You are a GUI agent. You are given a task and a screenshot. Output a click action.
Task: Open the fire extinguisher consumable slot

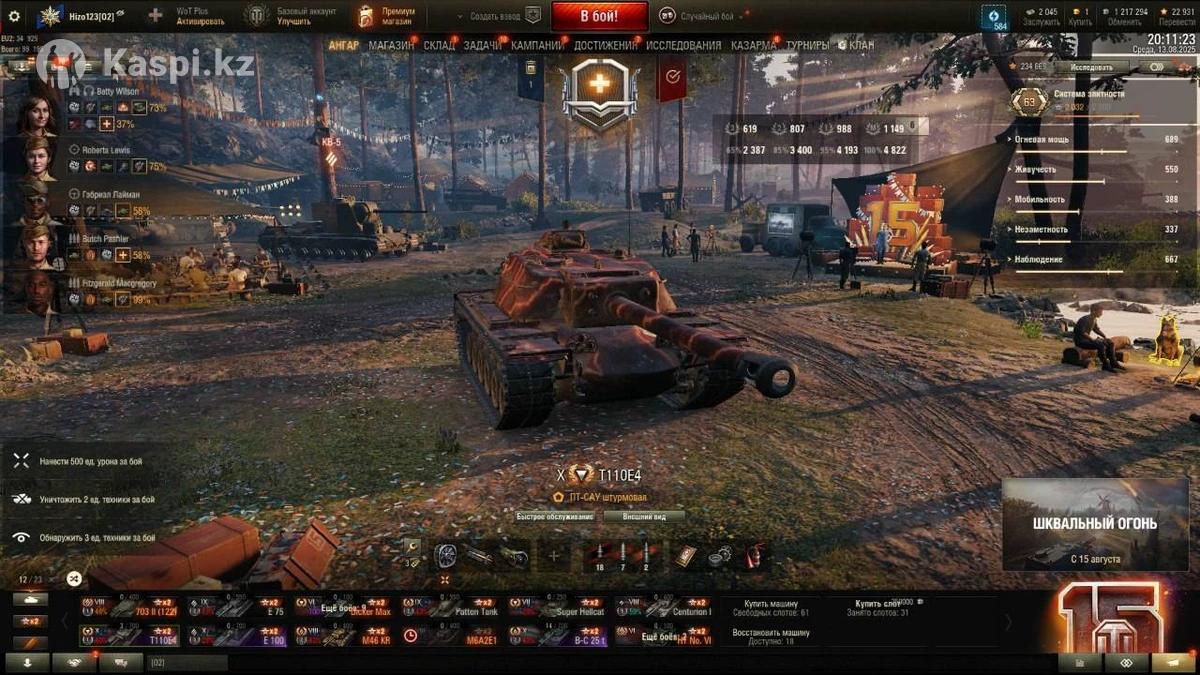click(x=754, y=556)
